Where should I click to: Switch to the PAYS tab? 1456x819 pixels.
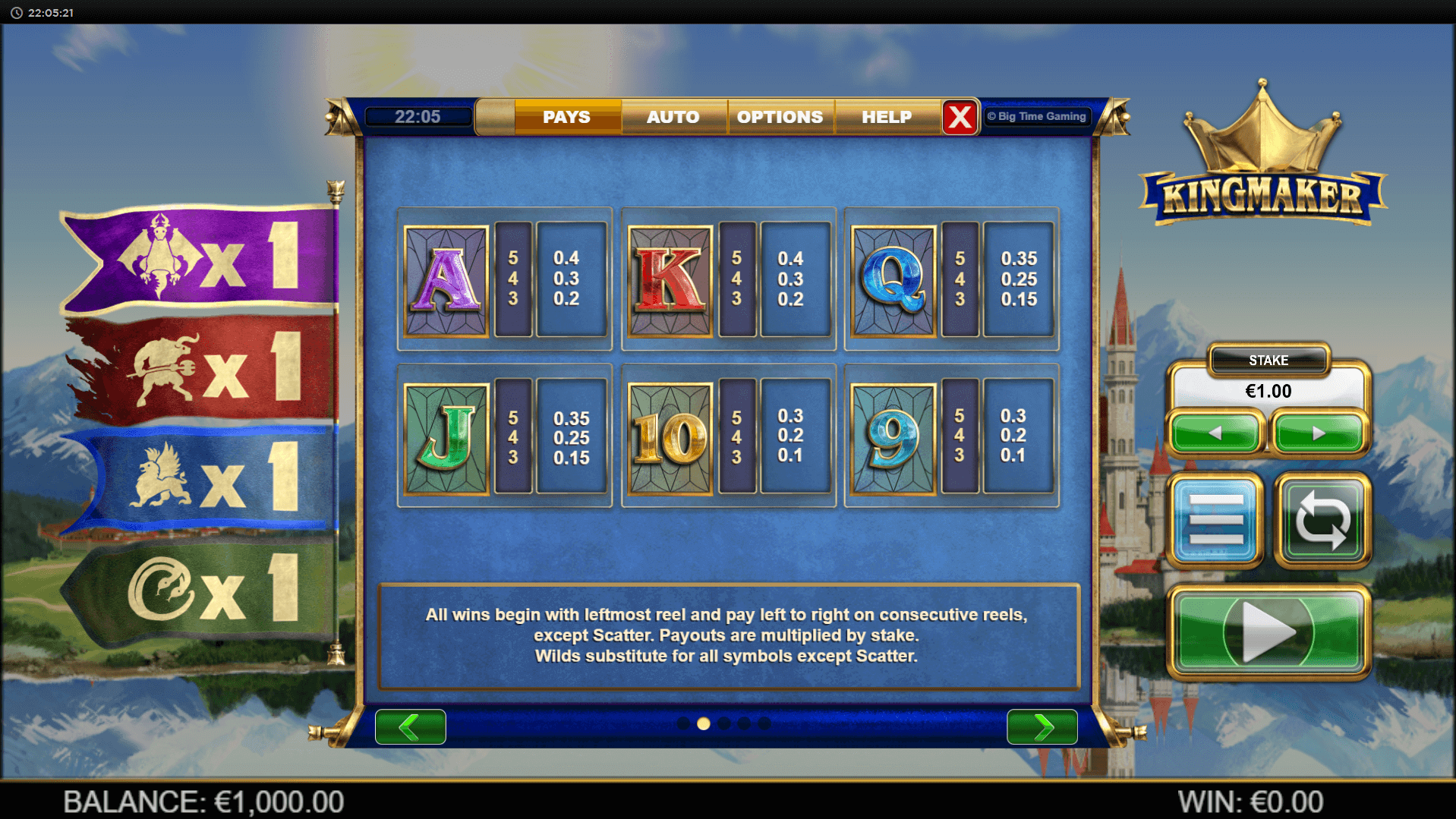(x=566, y=117)
